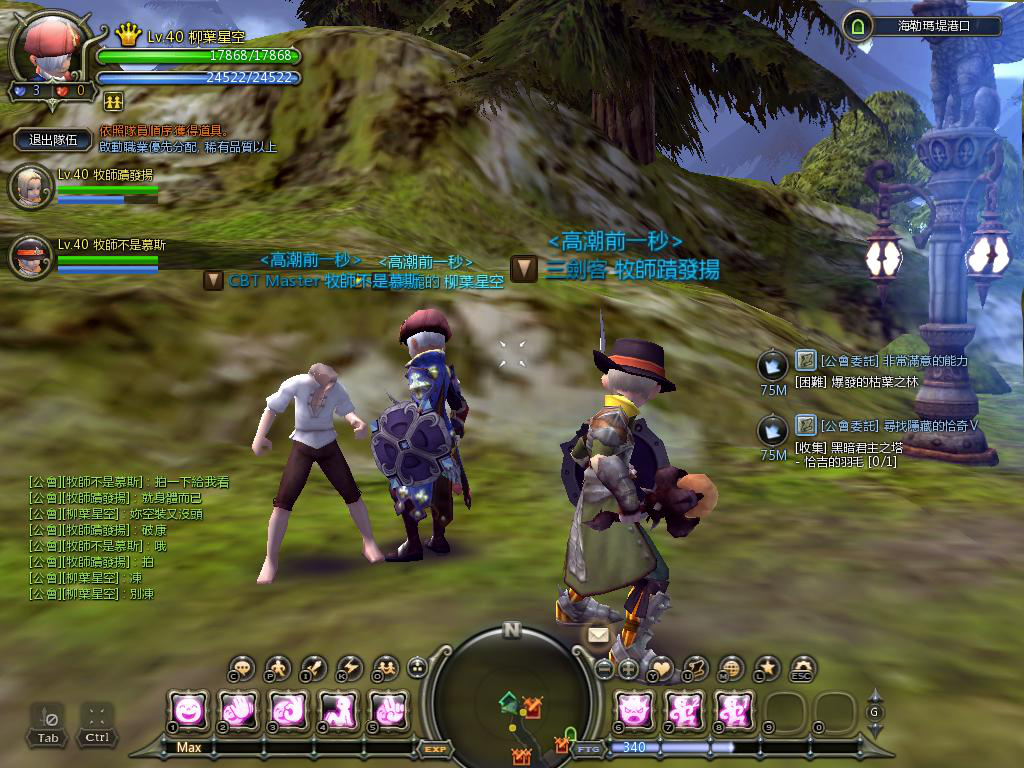The height and width of the screenshot is (768, 1024).
Task: Zoom out the minimap with the minus button
Action: click(604, 669)
